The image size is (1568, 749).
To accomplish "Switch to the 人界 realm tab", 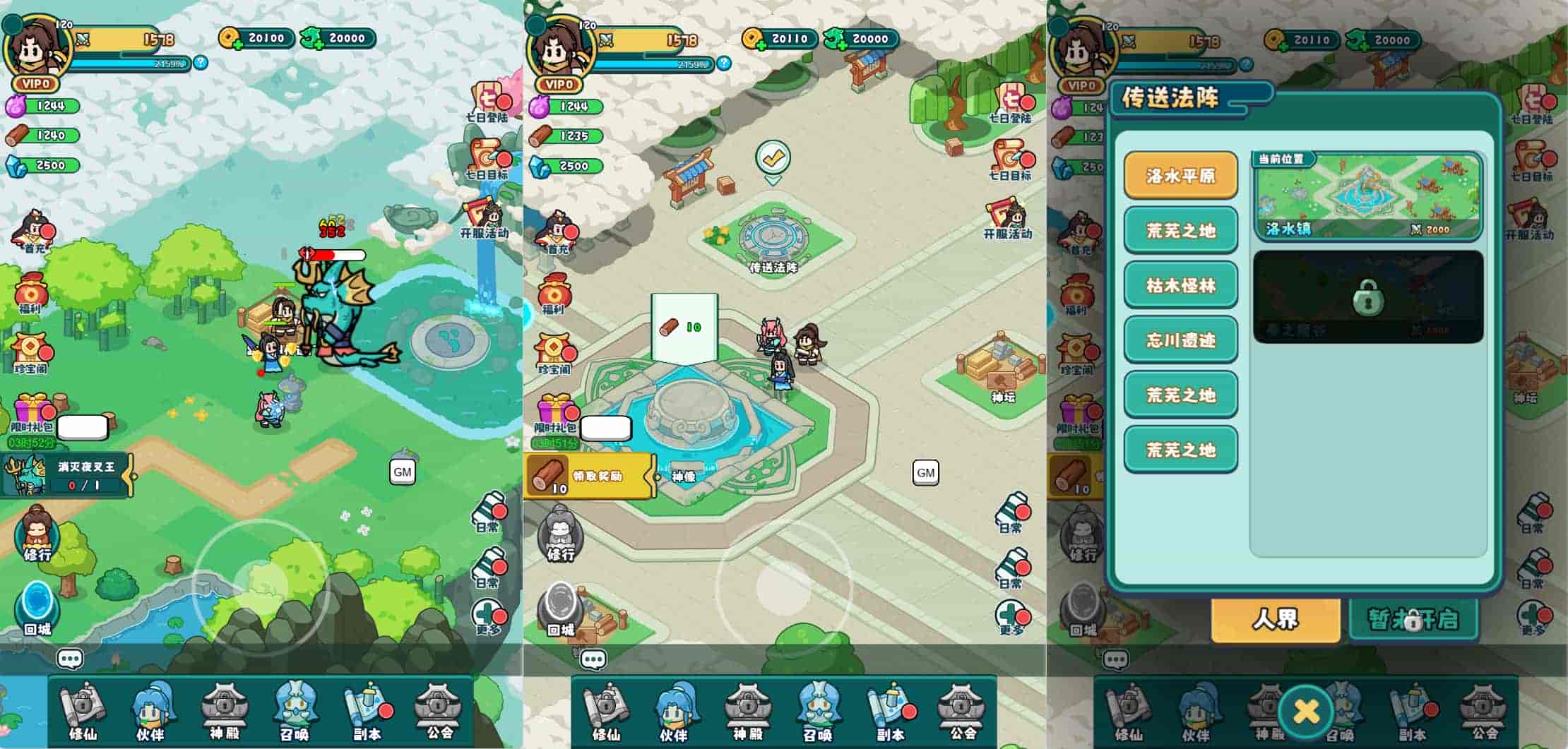I will [x=1276, y=620].
